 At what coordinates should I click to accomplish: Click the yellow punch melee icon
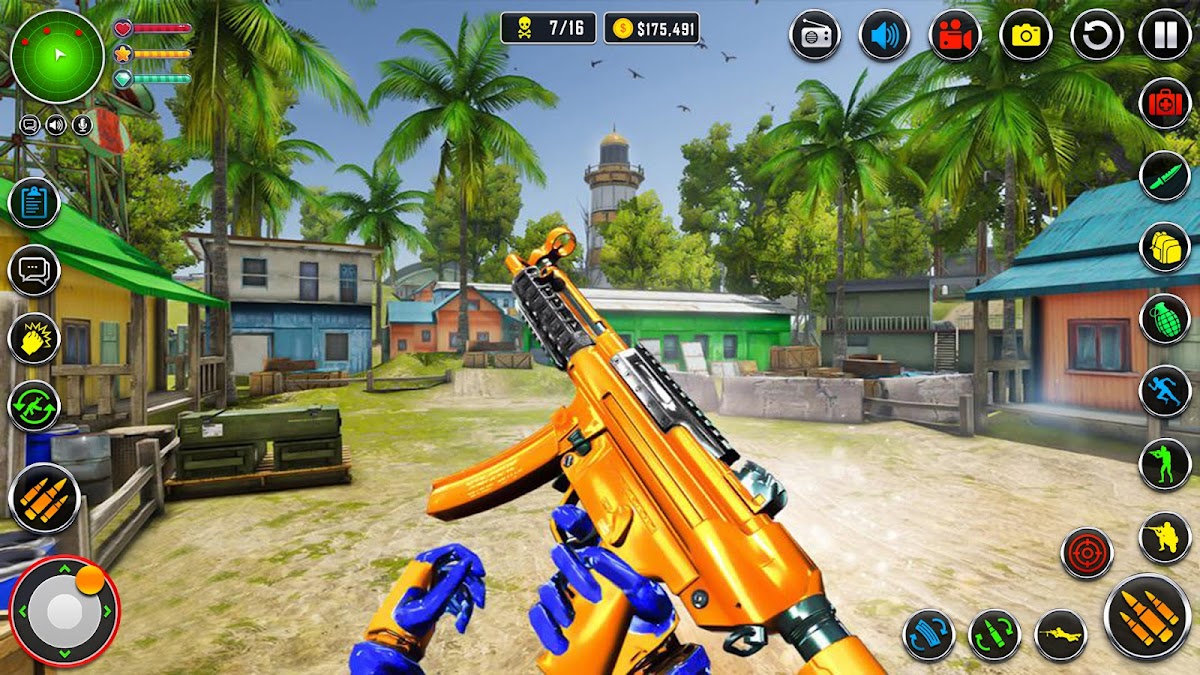point(35,338)
